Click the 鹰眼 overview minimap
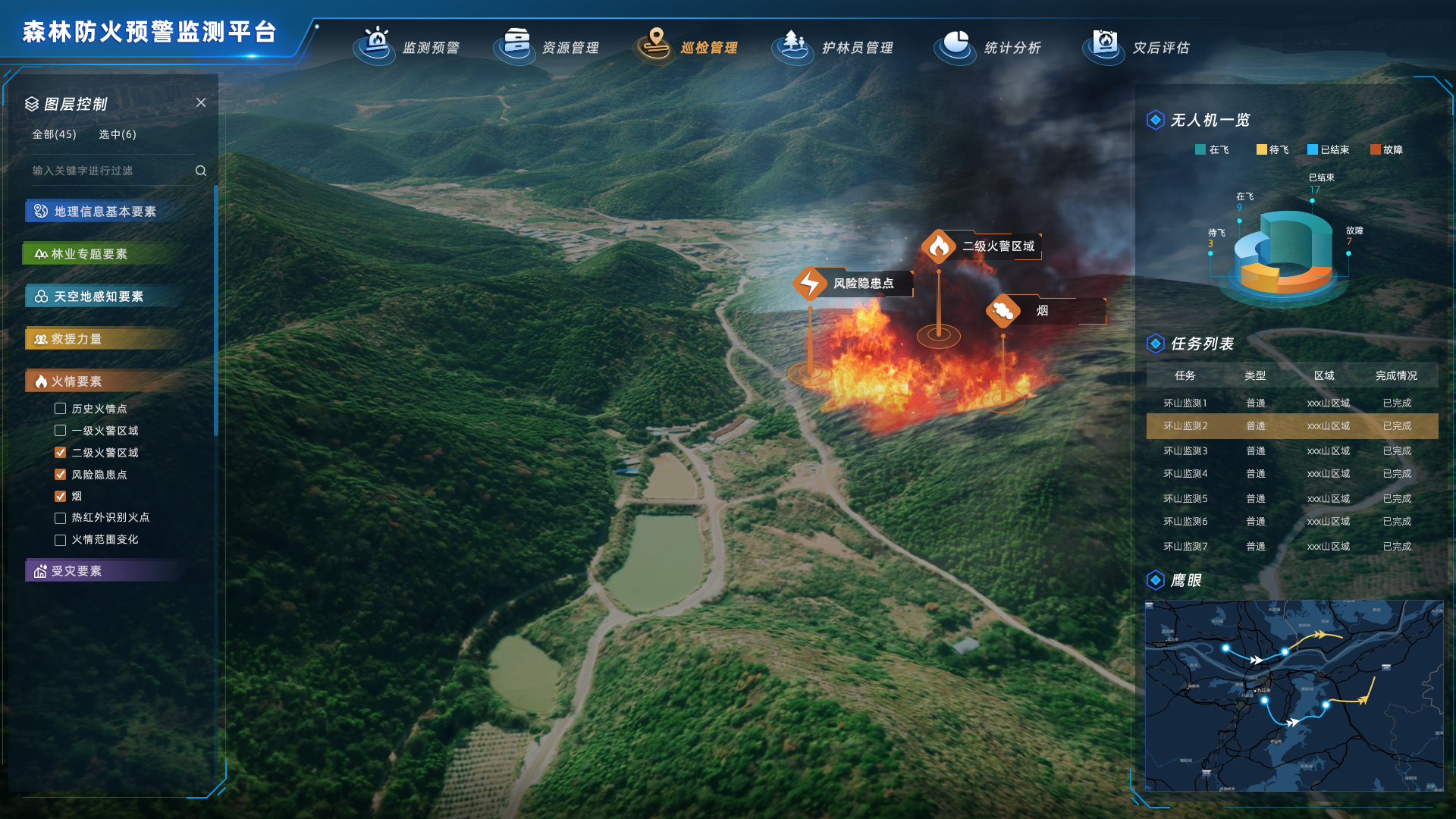 tap(1294, 695)
